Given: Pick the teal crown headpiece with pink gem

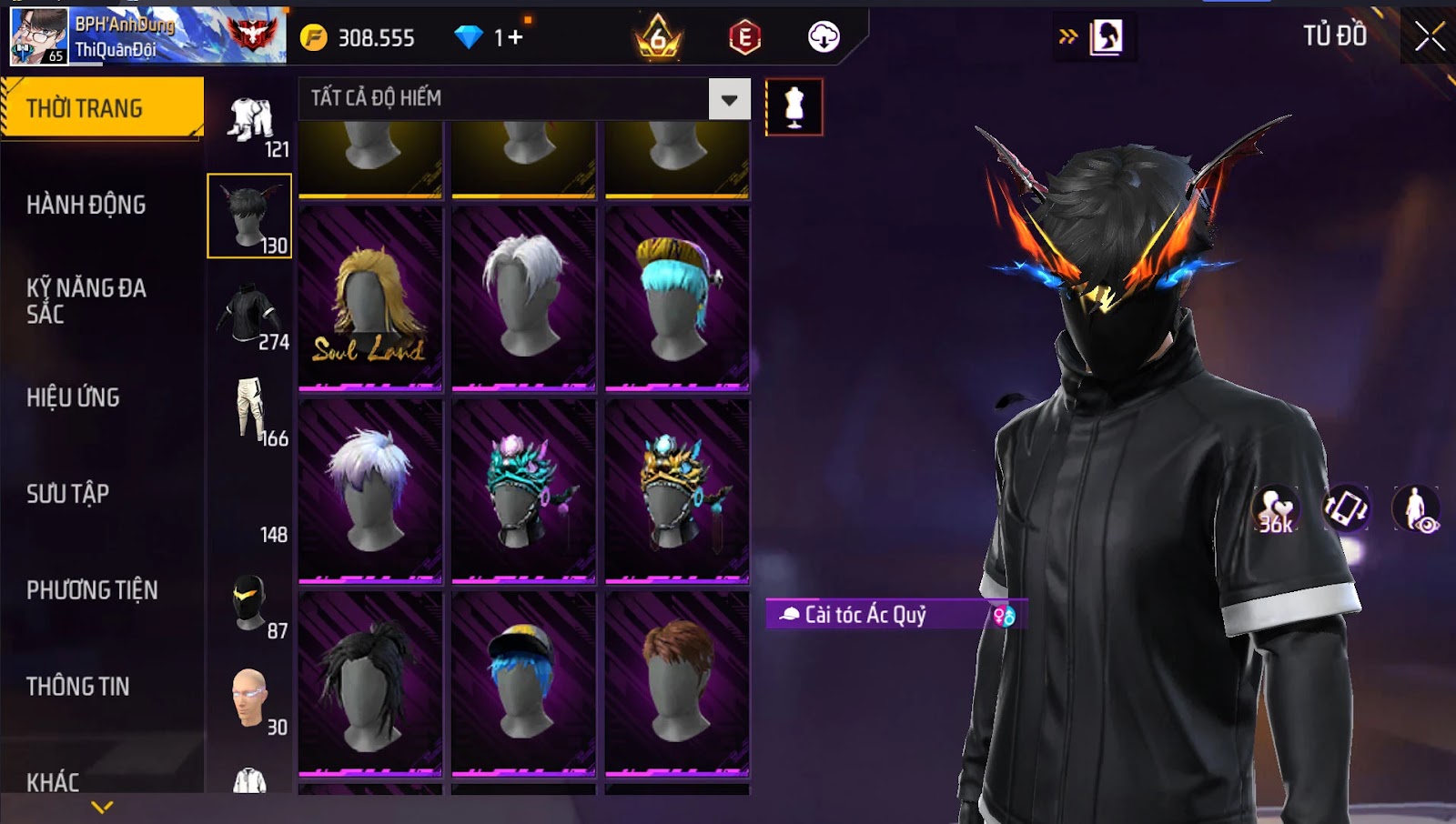Looking at the screenshot, I should point(523,491).
